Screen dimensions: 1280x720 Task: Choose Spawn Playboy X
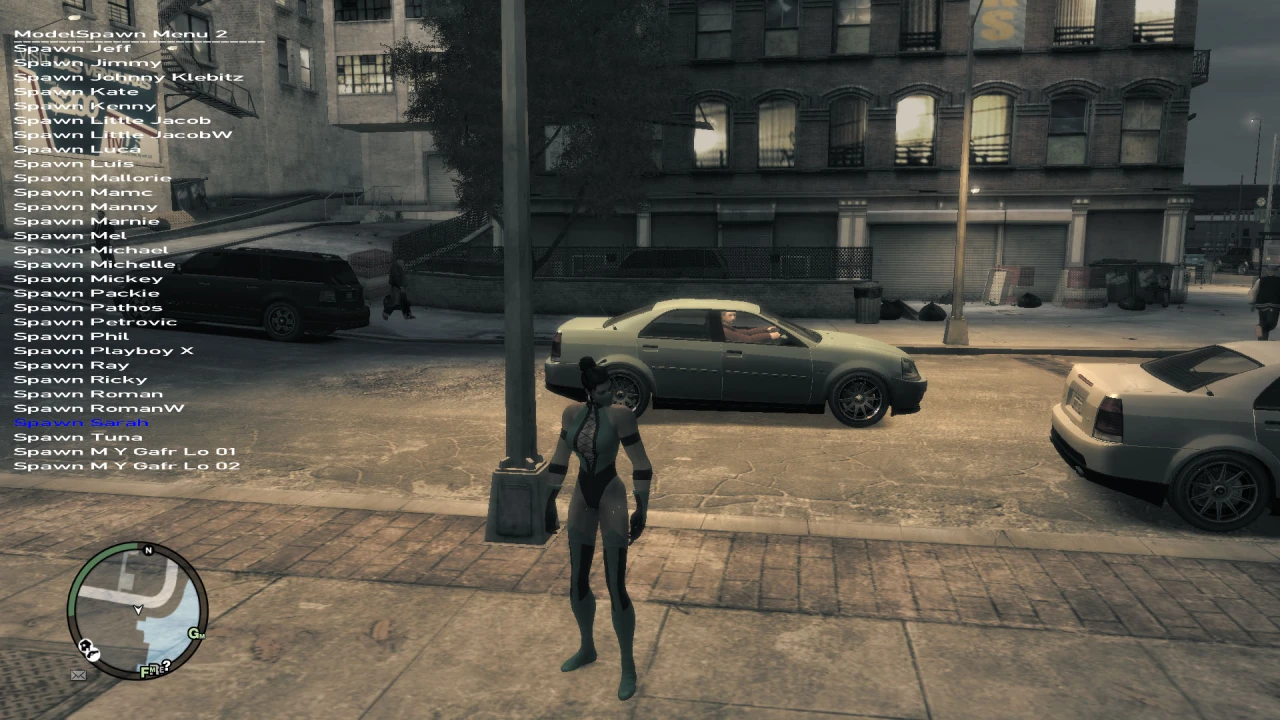pyautogui.click(x=105, y=350)
